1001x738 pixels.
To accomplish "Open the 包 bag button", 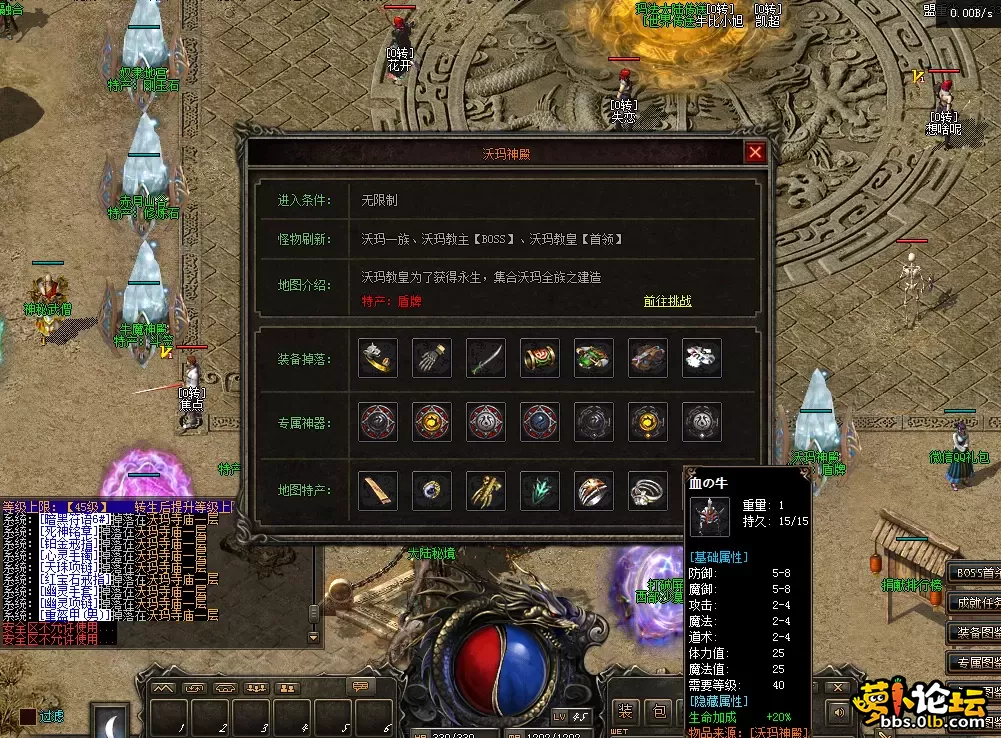I will coord(660,712).
